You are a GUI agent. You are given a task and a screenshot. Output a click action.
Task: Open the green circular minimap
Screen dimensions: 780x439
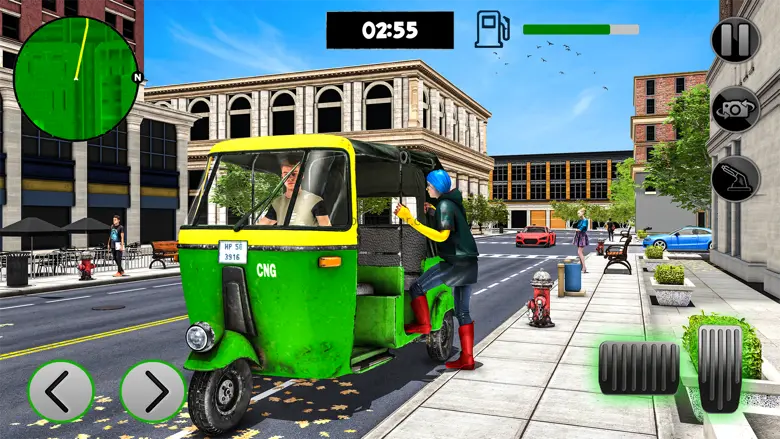tap(76, 79)
